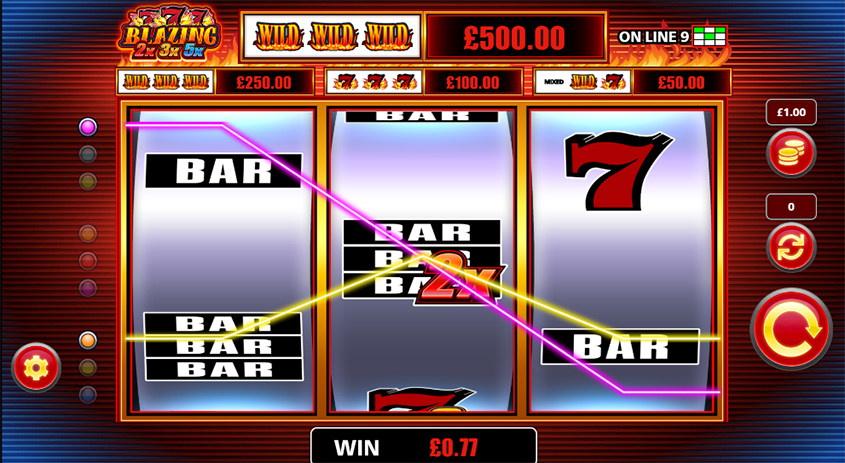Open bet options with the gold coins button
The width and height of the screenshot is (845, 463).
790,153
